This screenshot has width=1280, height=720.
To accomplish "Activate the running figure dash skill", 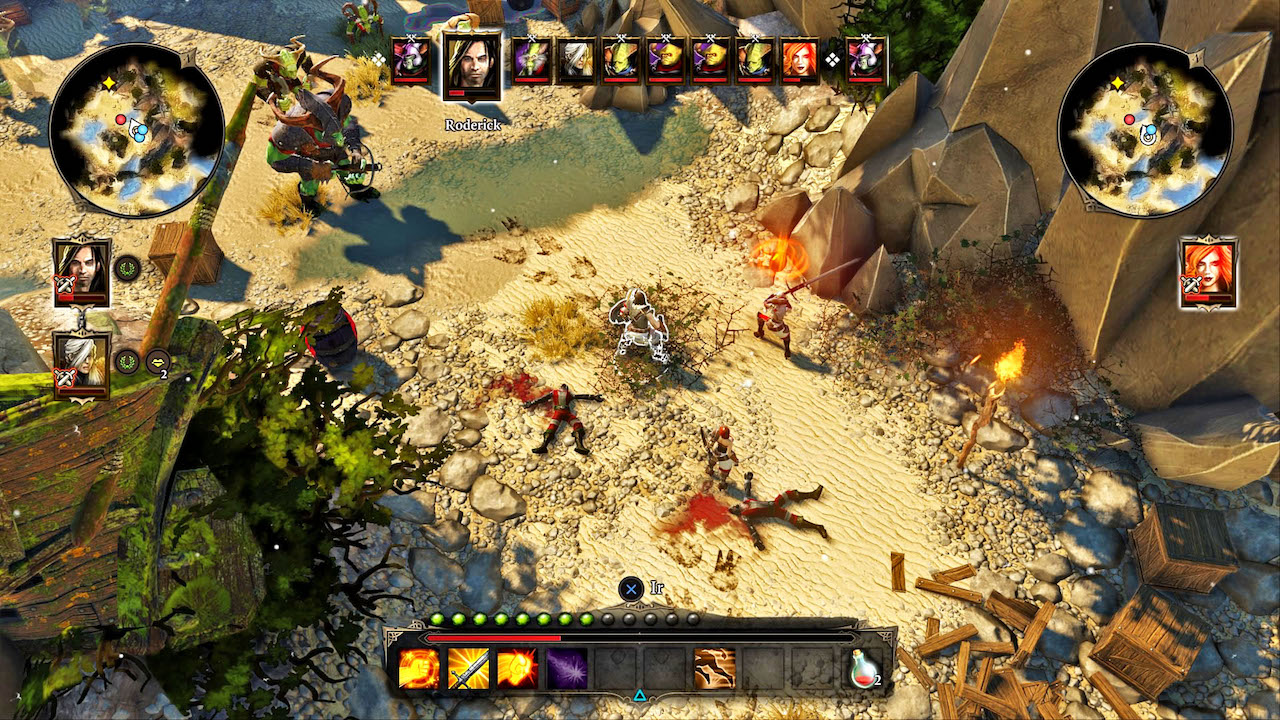I will tap(714, 668).
